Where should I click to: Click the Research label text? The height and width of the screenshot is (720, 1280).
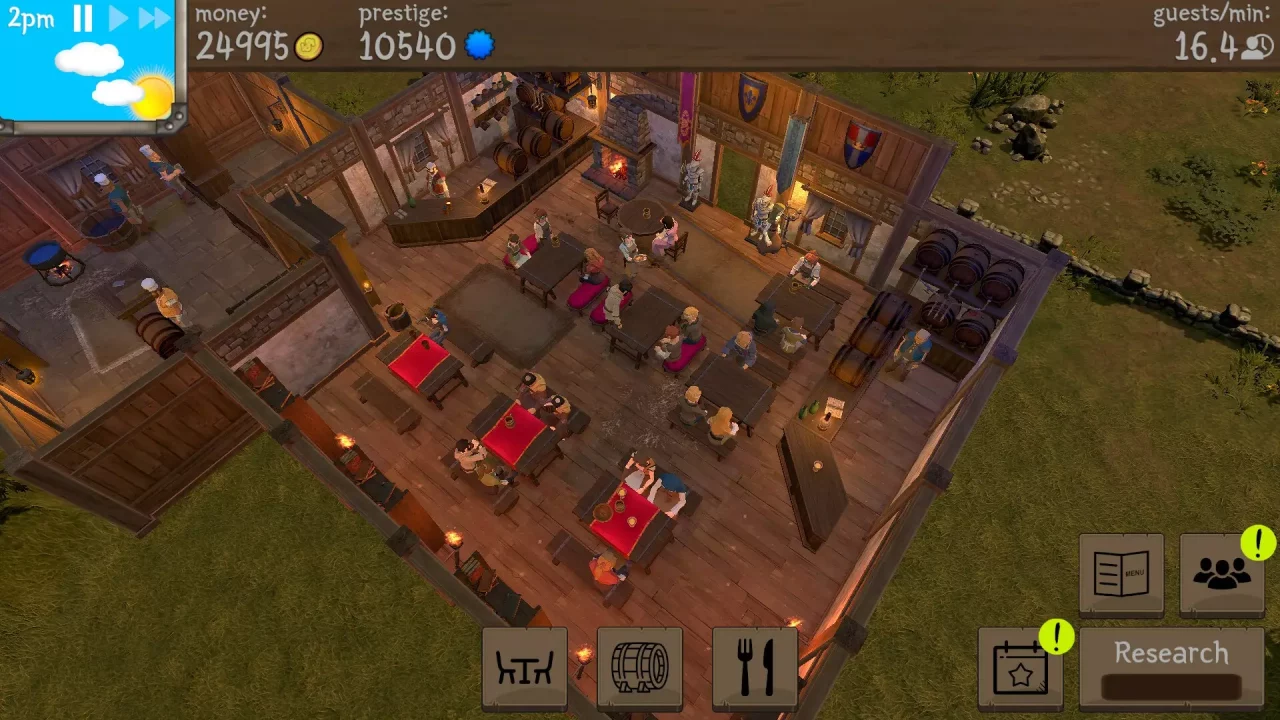pos(1171,652)
